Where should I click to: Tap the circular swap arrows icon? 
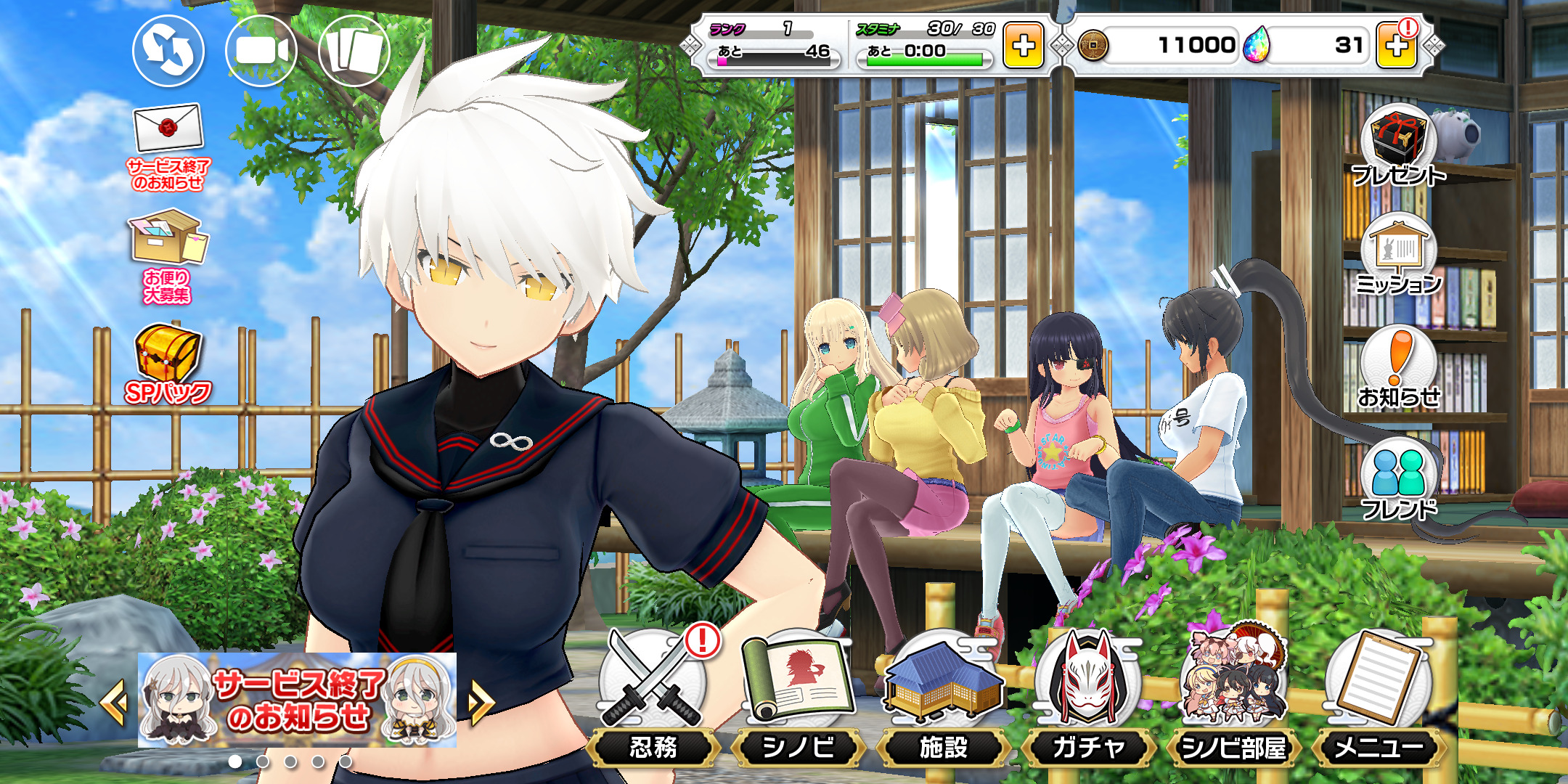(x=168, y=51)
